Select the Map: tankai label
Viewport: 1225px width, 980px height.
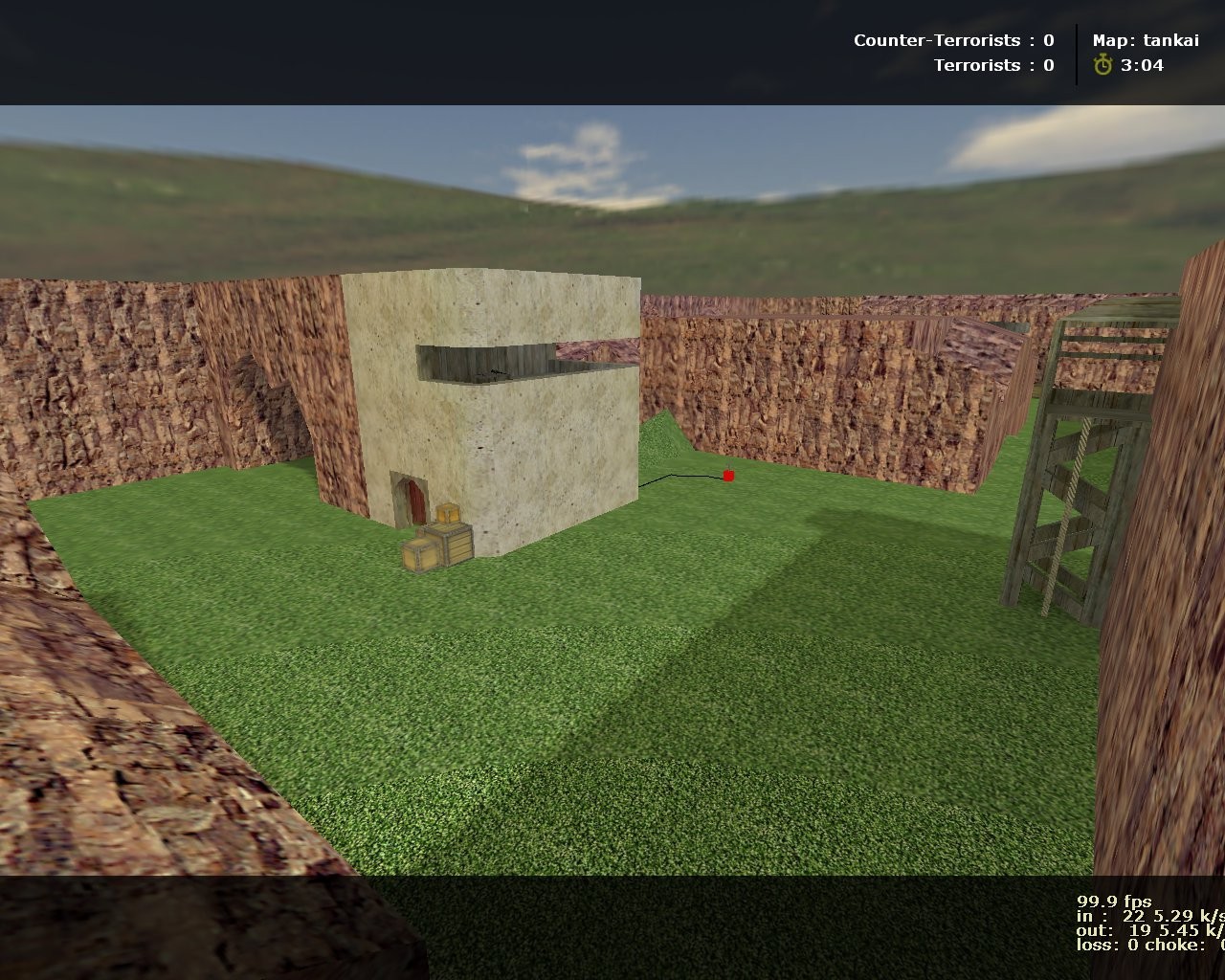point(1146,40)
